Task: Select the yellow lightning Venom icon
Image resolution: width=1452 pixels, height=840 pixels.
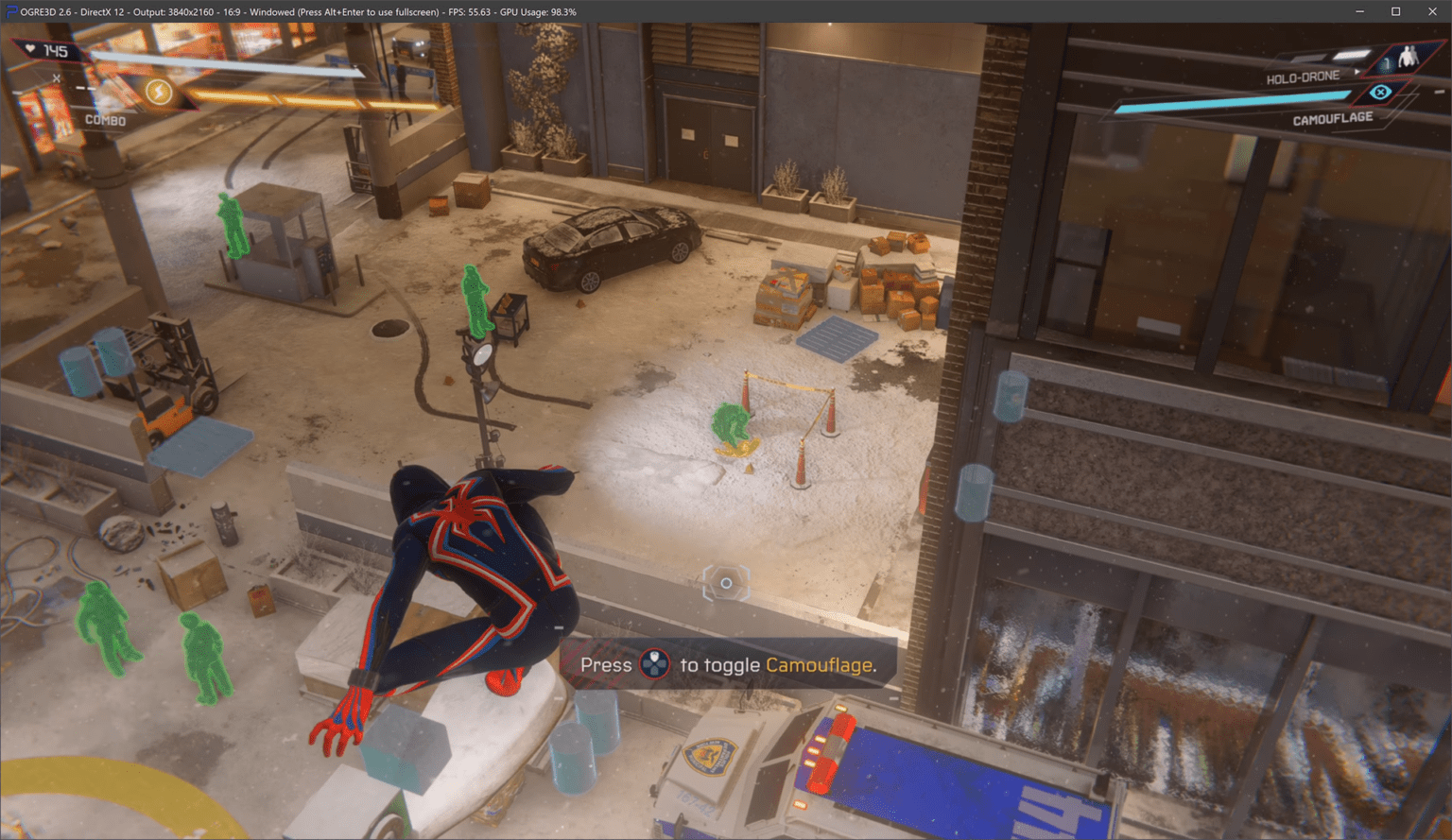Action: click(159, 94)
